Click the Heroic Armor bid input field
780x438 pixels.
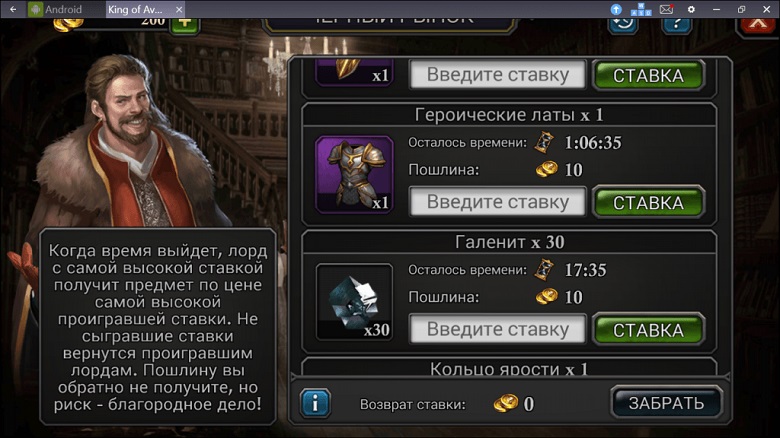point(498,202)
